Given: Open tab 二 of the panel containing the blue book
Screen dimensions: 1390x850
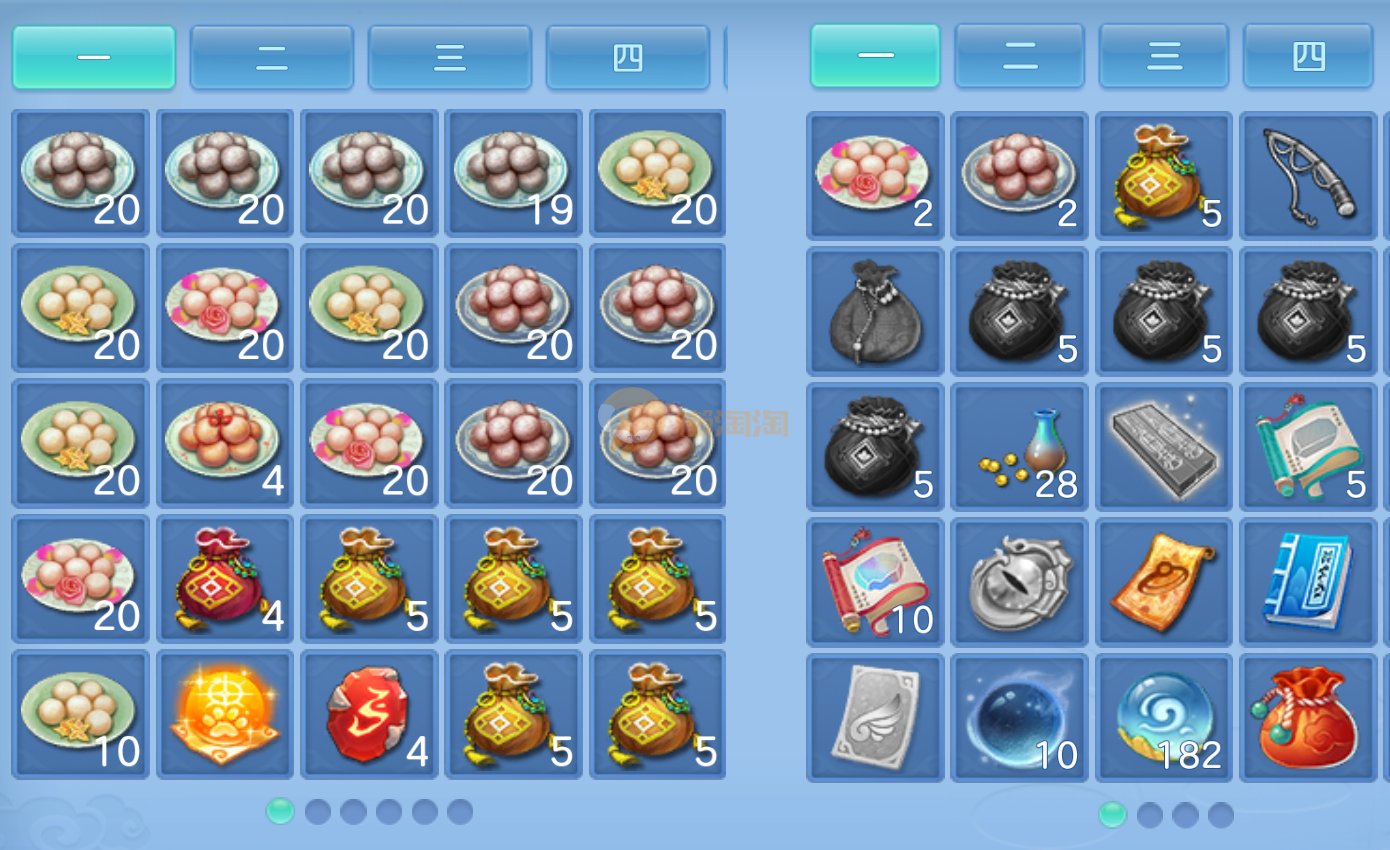Looking at the screenshot, I should [1019, 56].
